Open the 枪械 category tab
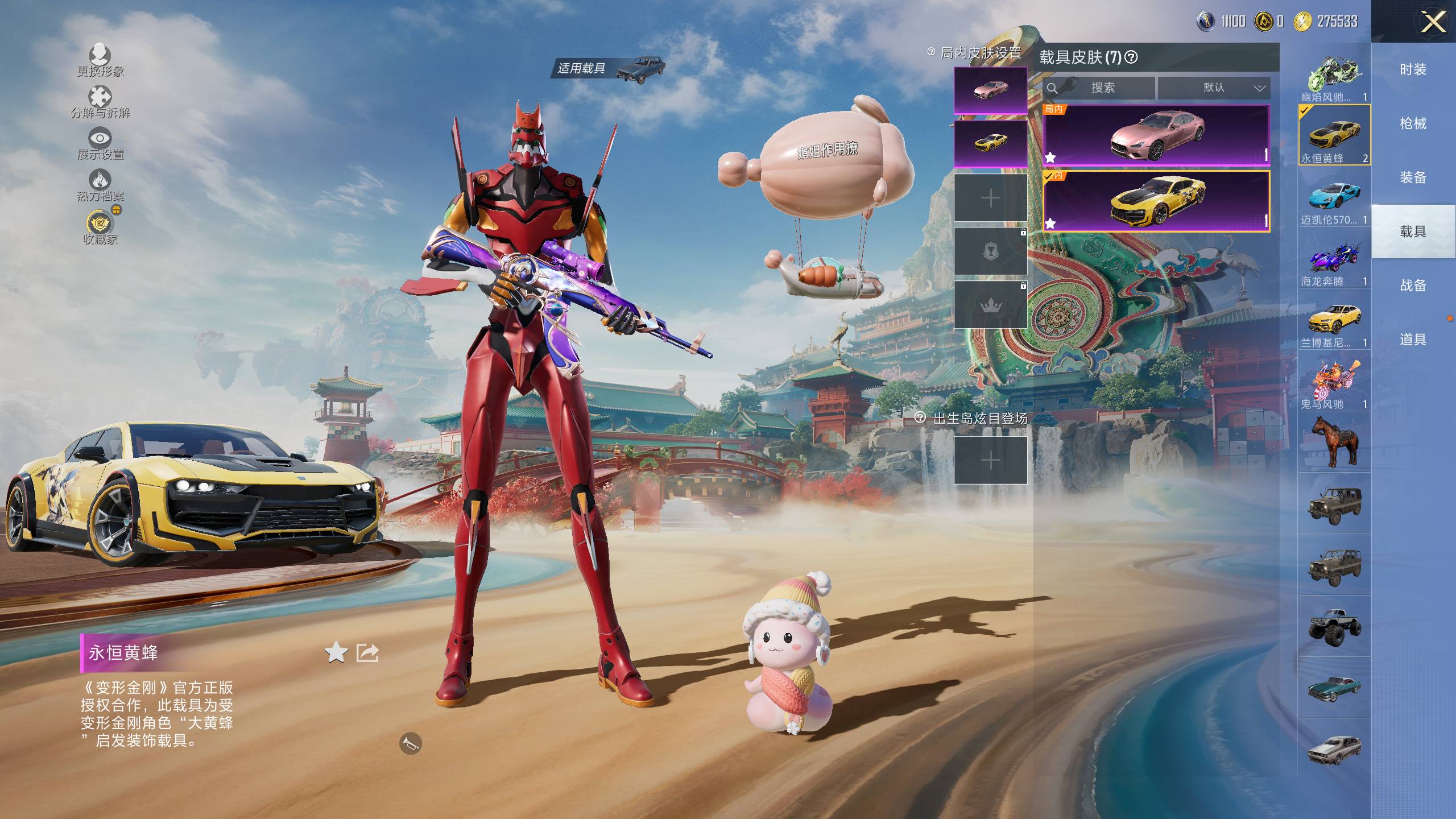This screenshot has height=819, width=1456. (x=1413, y=123)
